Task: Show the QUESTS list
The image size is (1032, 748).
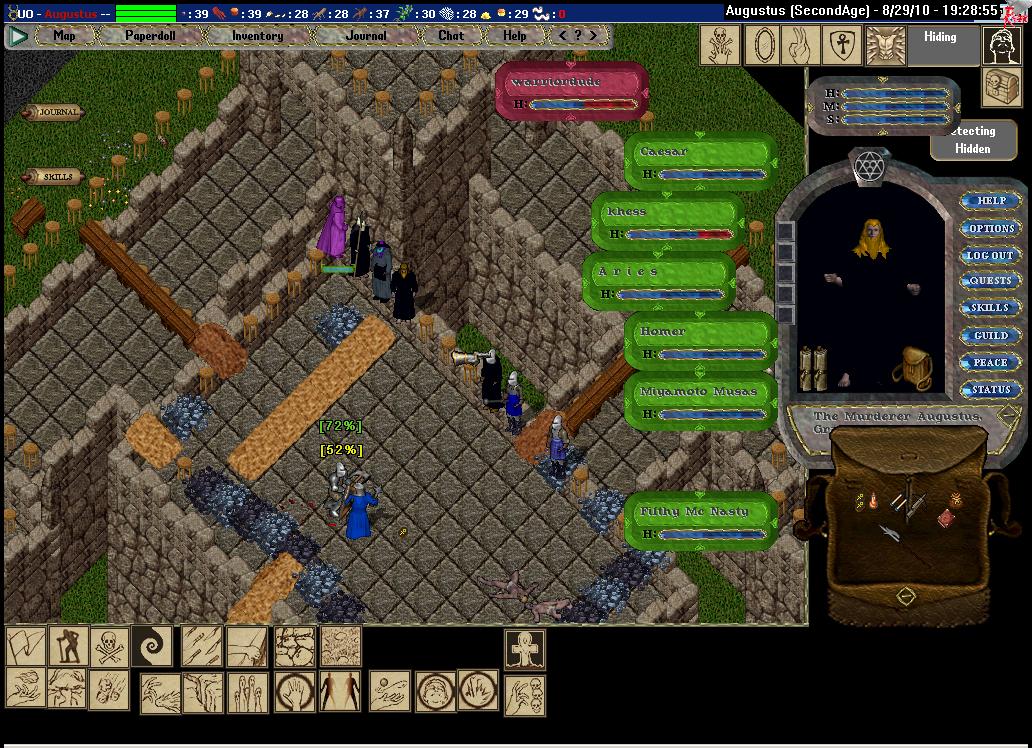Action: click(990, 282)
